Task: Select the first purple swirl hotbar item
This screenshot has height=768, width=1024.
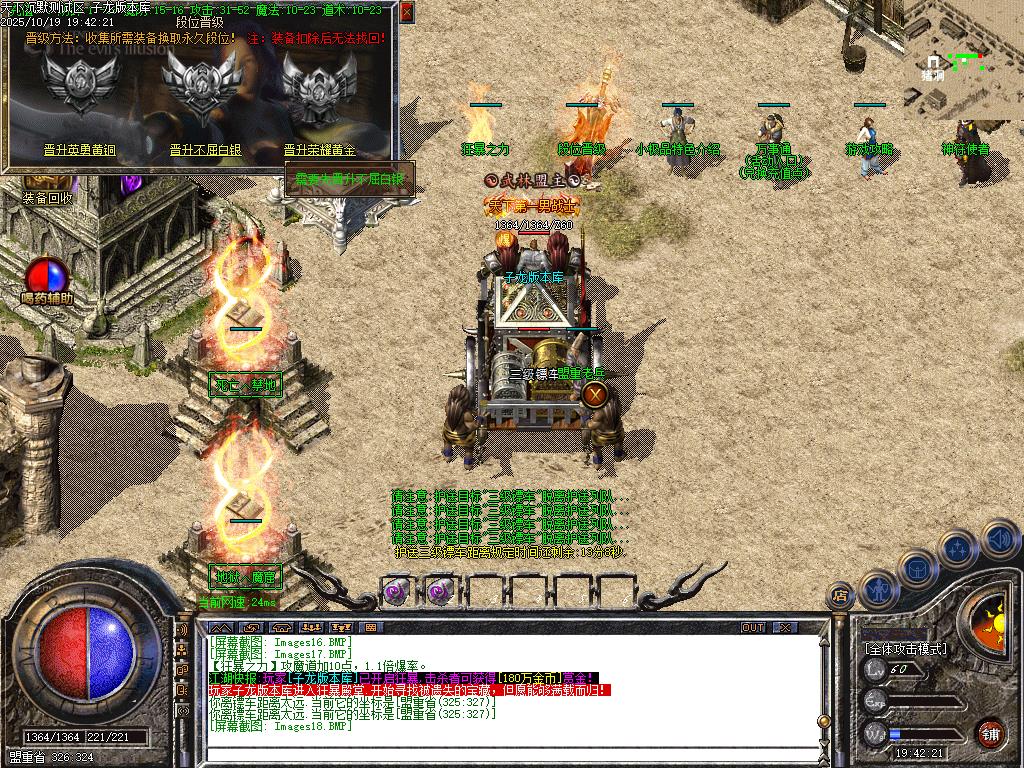Action: pos(398,591)
